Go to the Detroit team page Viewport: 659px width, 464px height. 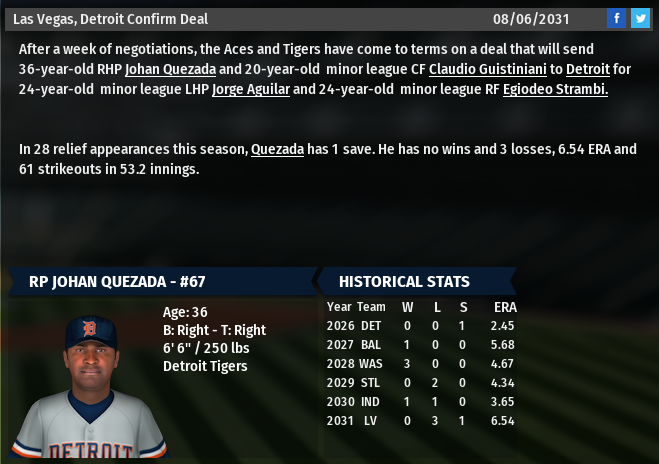click(x=587, y=69)
